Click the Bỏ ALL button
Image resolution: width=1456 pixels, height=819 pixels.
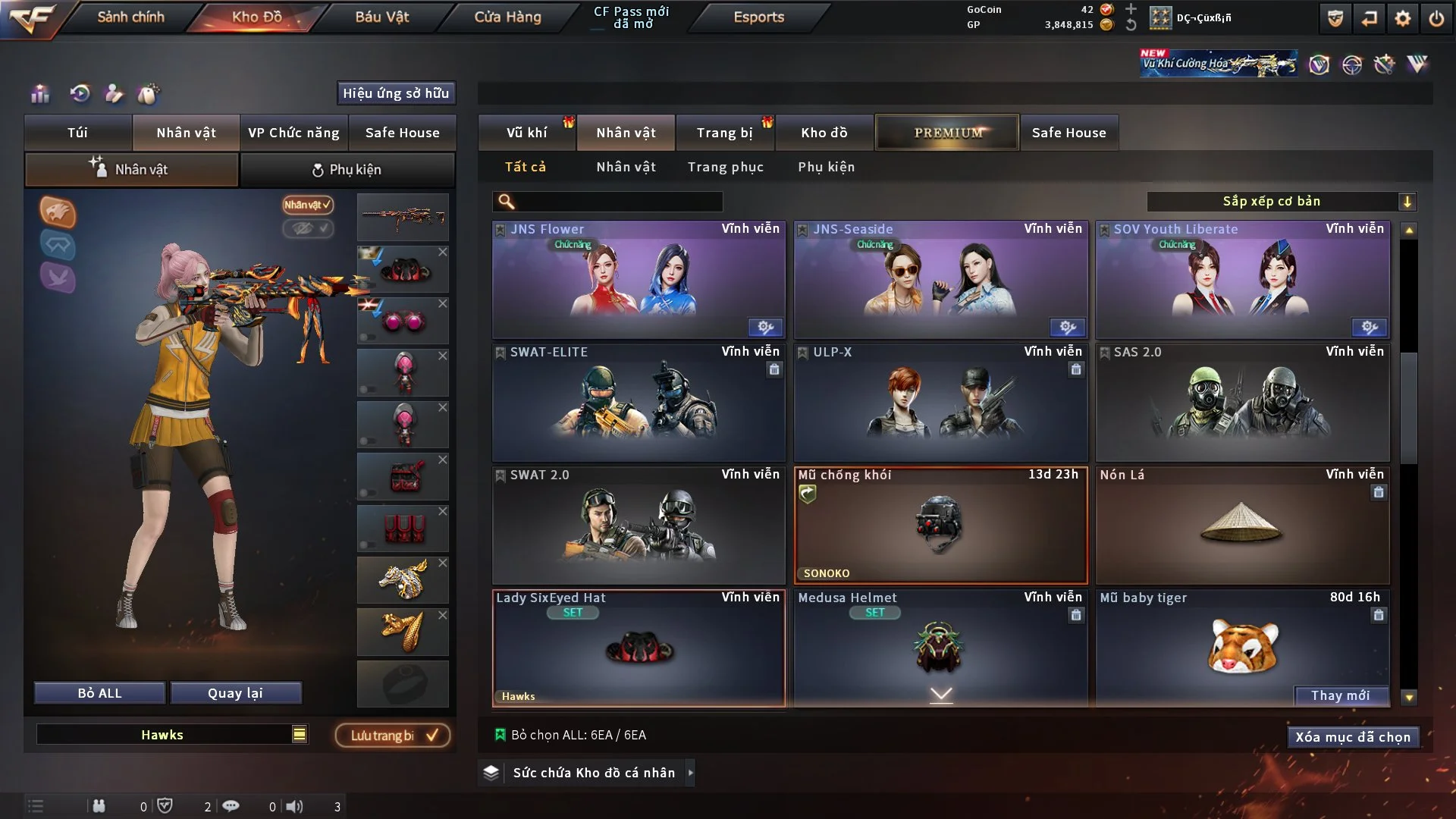(99, 693)
